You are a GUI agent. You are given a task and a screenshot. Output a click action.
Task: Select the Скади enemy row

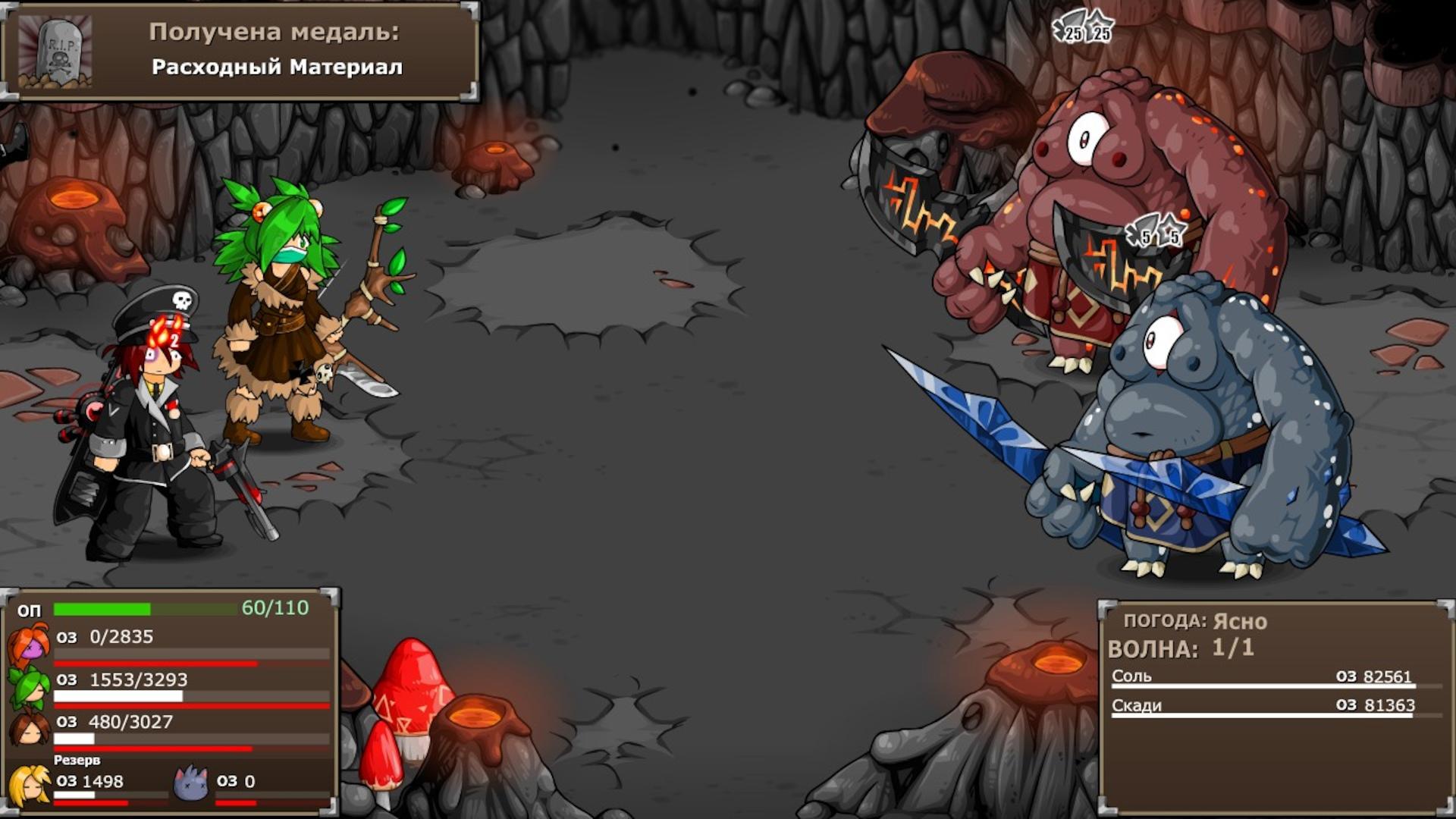(x=1263, y=706)
